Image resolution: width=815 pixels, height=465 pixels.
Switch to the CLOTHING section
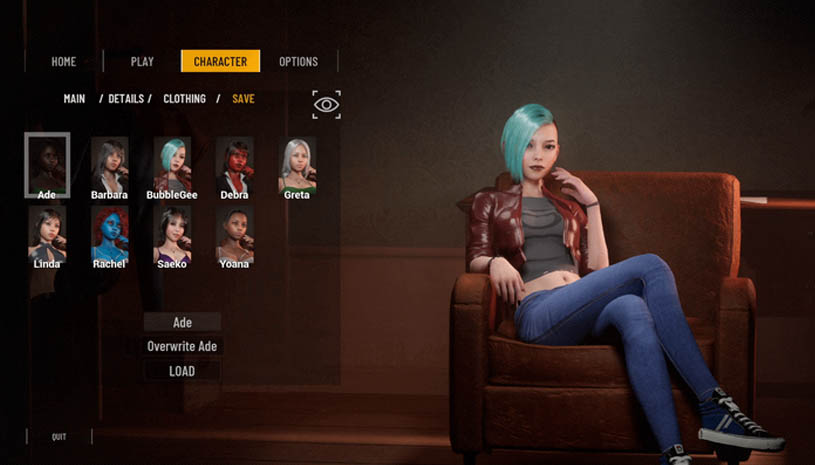tap(184, 99)
